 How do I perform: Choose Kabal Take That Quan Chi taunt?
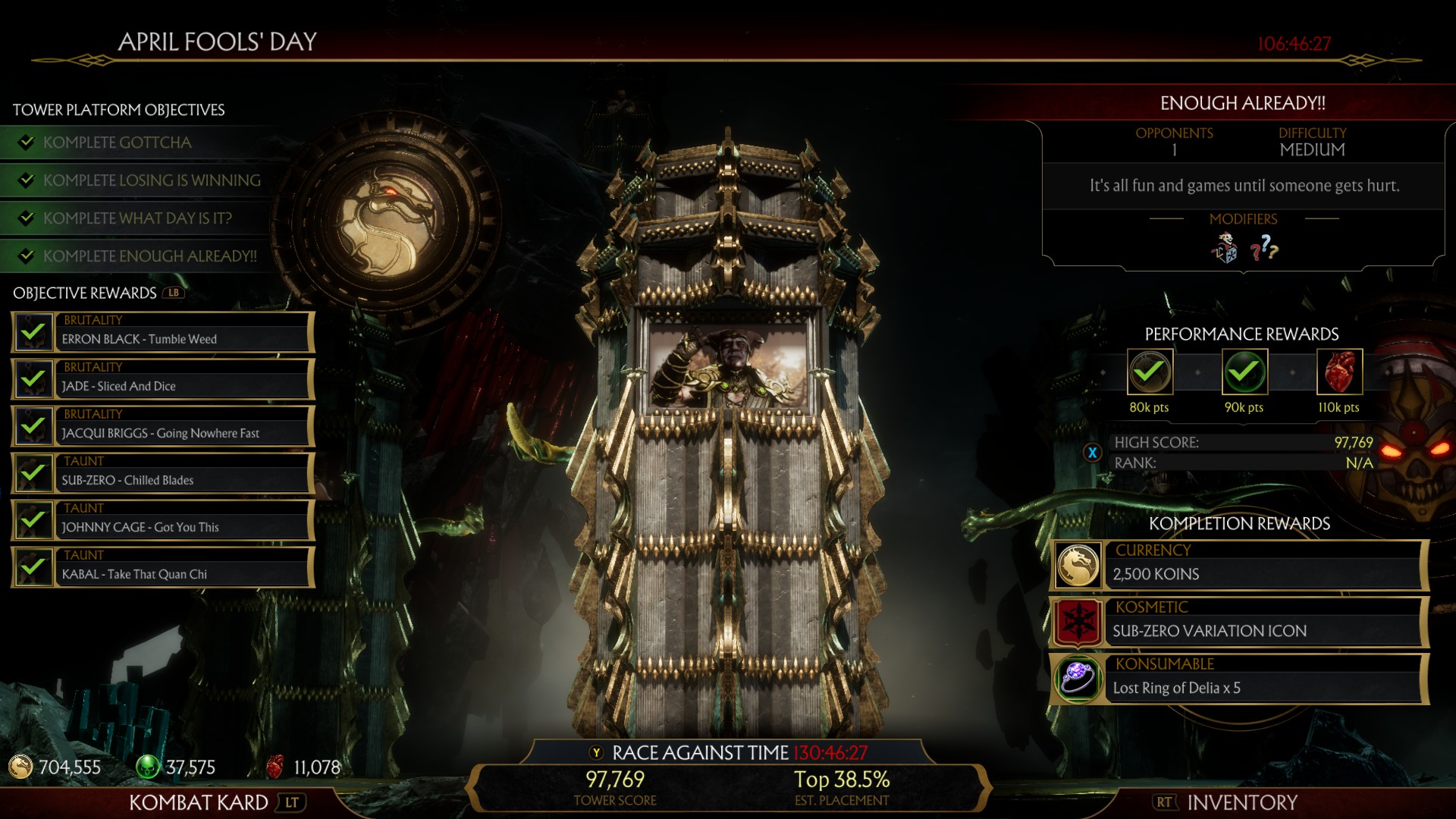tap(163, 567)
